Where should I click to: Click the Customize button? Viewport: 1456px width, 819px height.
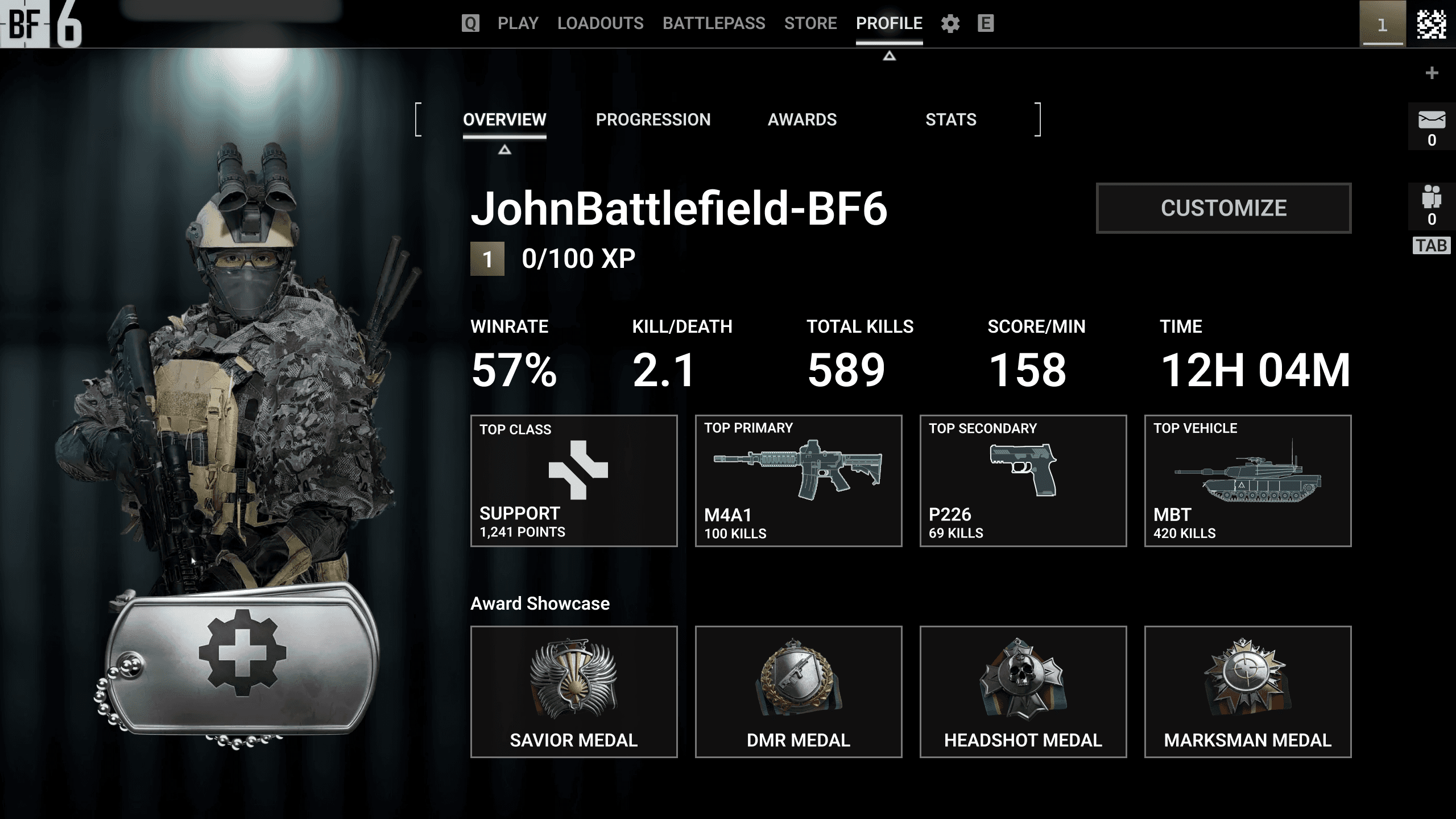(x=1223, y=208)
